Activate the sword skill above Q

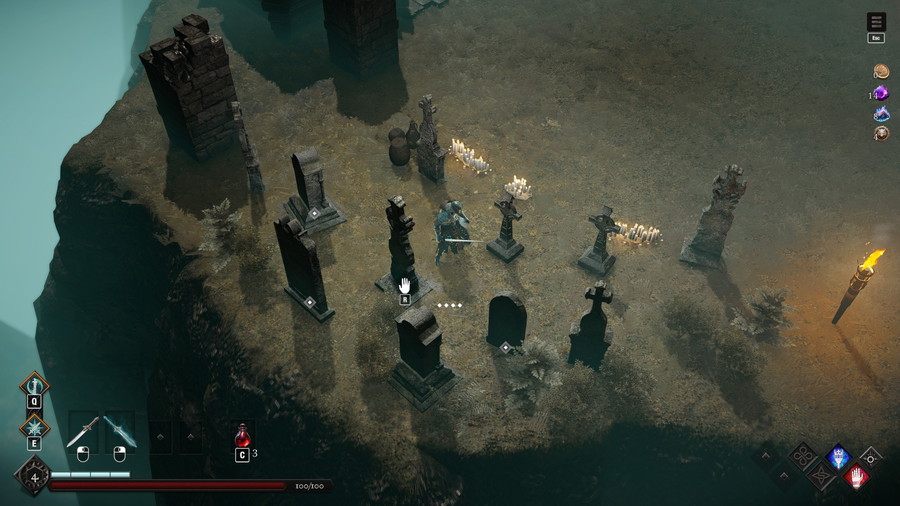point(34,385)
